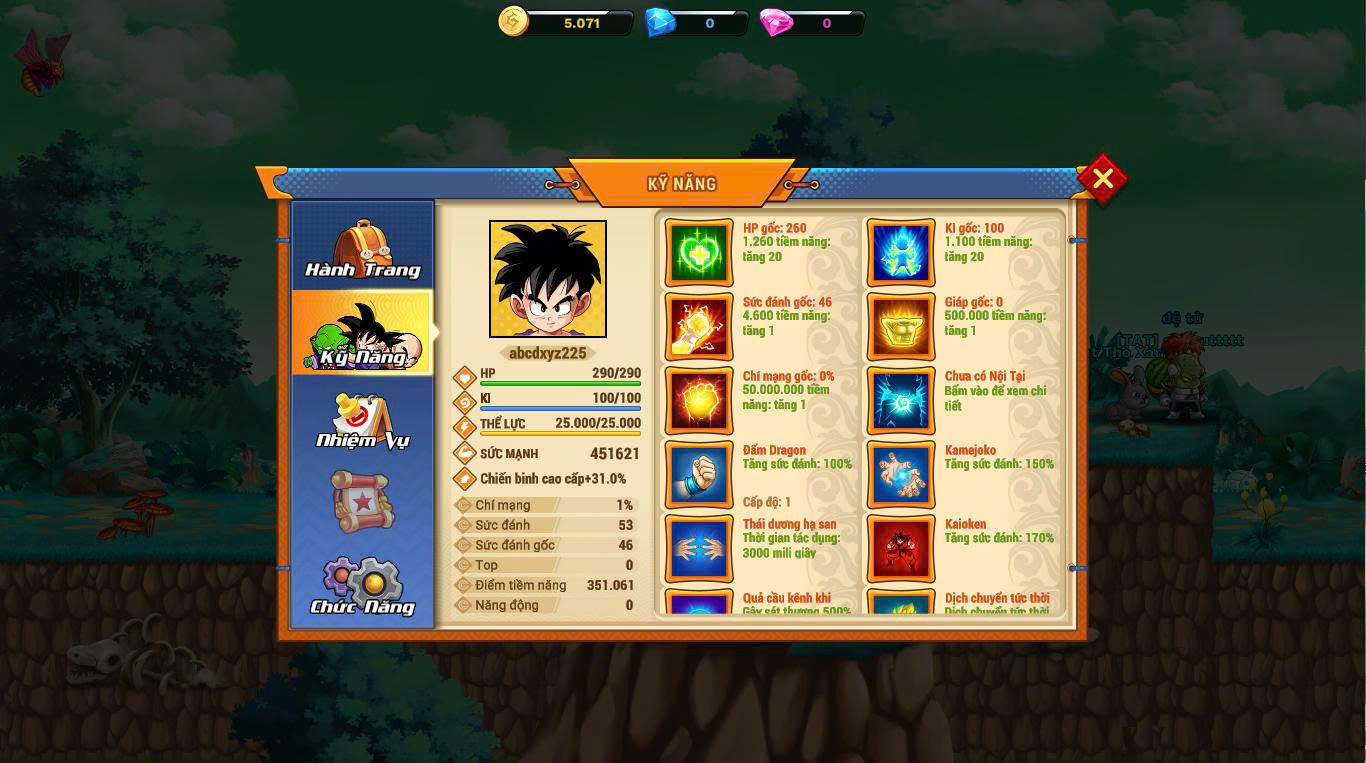Image resolution: width=1366 pixels, height=763 pixels.
Task: Select the Sức đánh gốc icon
Action: 699,326
